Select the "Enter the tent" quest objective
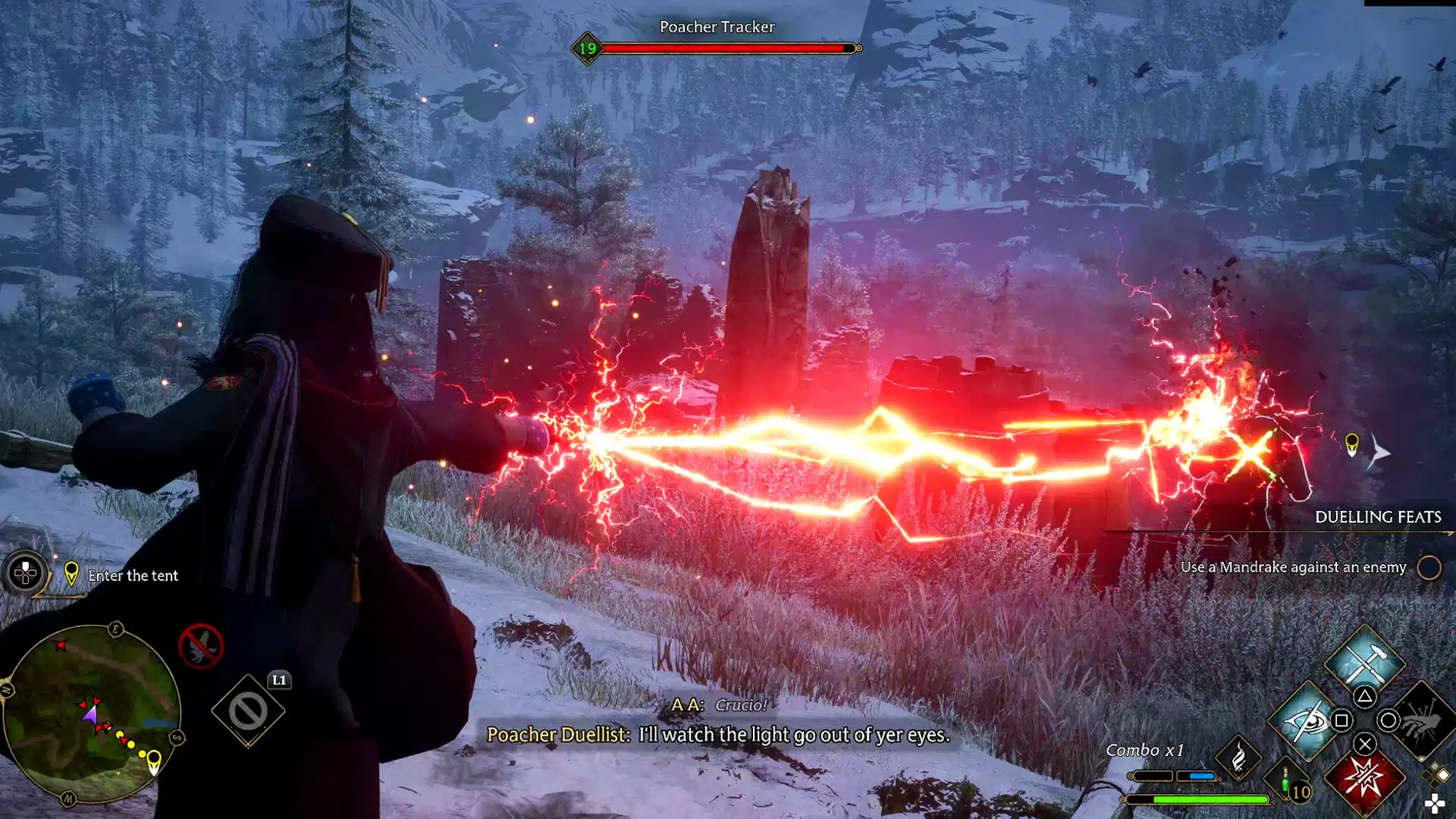 [x=133, y=576]
